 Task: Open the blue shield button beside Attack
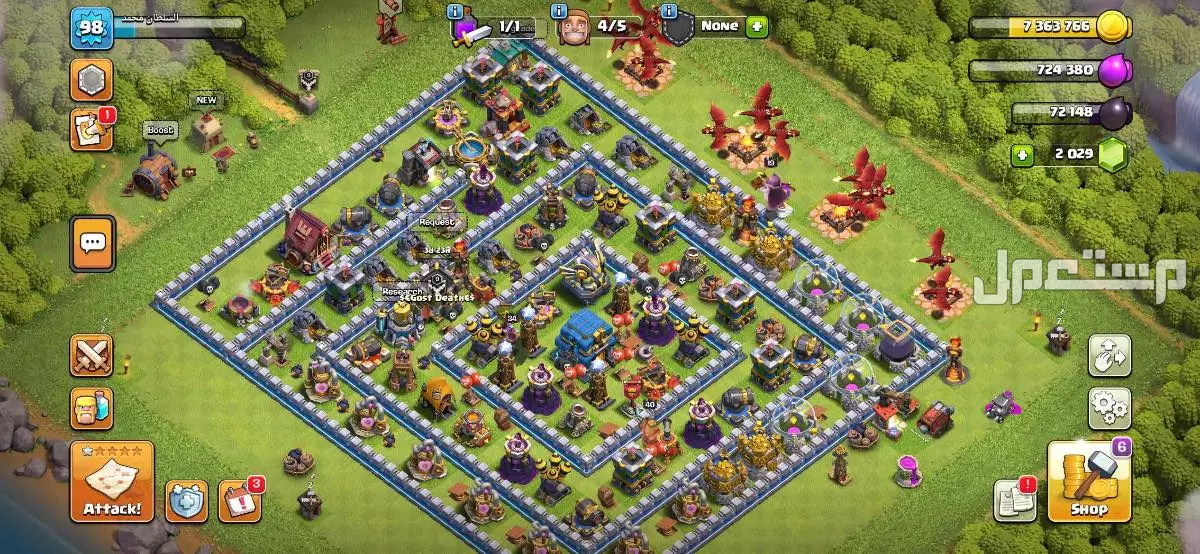tap(187, 501)
